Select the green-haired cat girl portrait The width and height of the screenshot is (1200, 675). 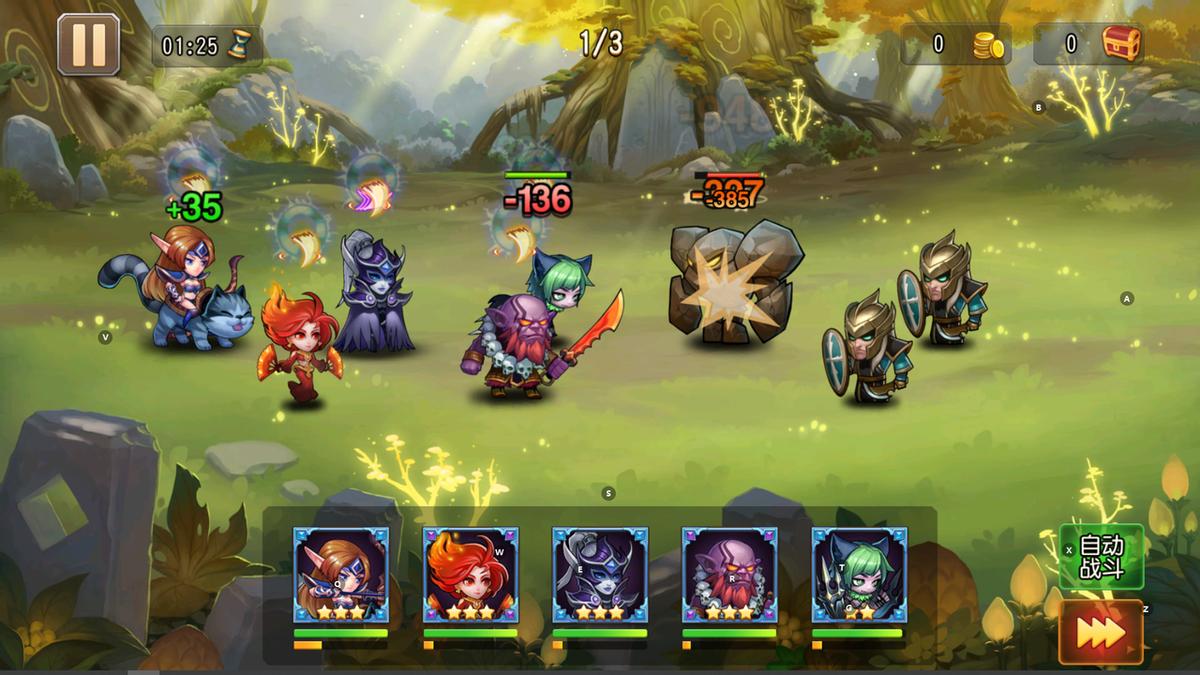pos(859,575)
